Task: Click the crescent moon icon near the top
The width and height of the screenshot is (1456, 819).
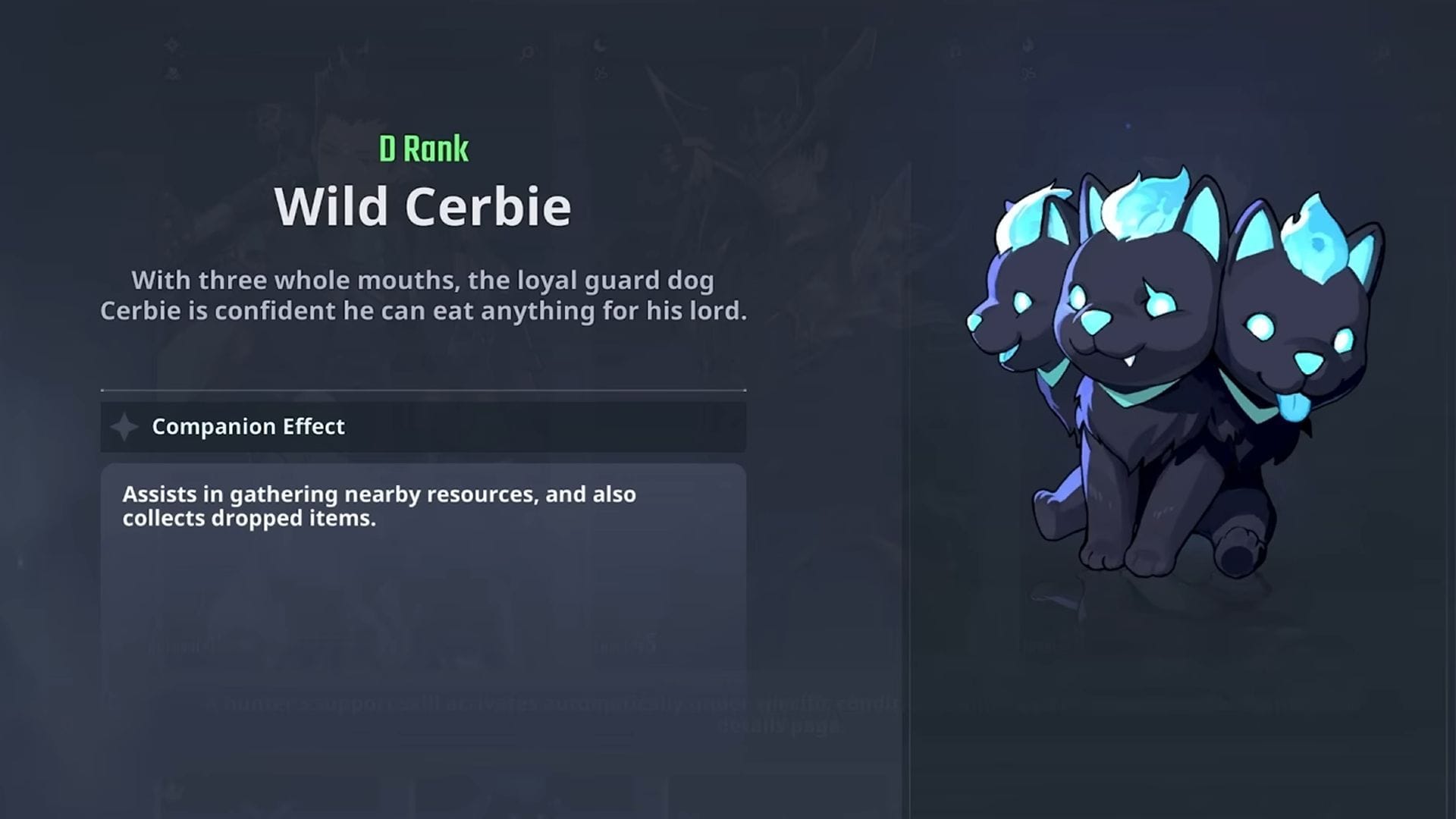Action: pos(601,44)
